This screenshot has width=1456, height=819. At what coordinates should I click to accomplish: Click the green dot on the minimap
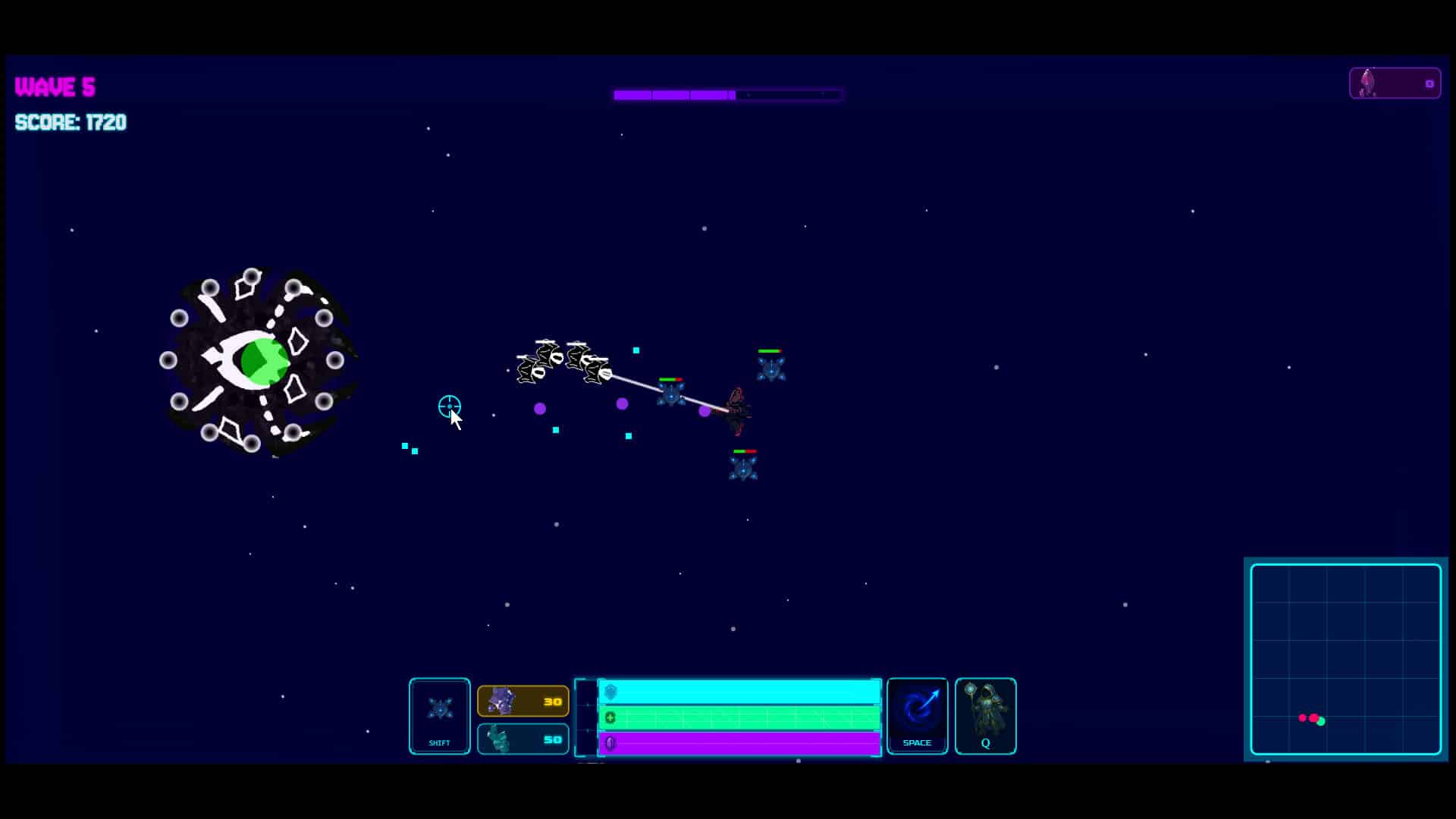(1321, 722)
